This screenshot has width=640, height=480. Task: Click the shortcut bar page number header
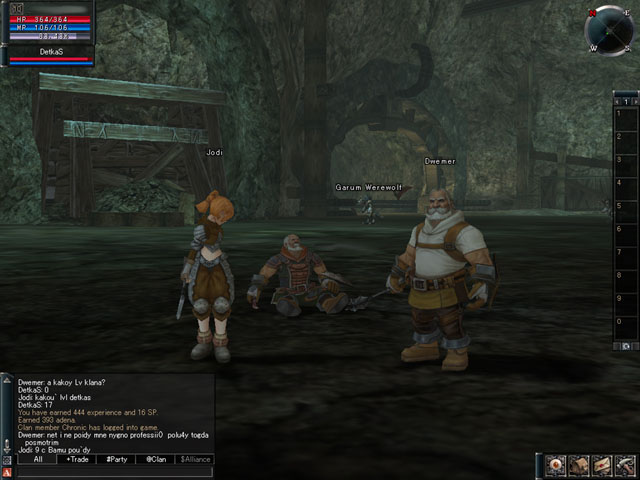(625, 101)
